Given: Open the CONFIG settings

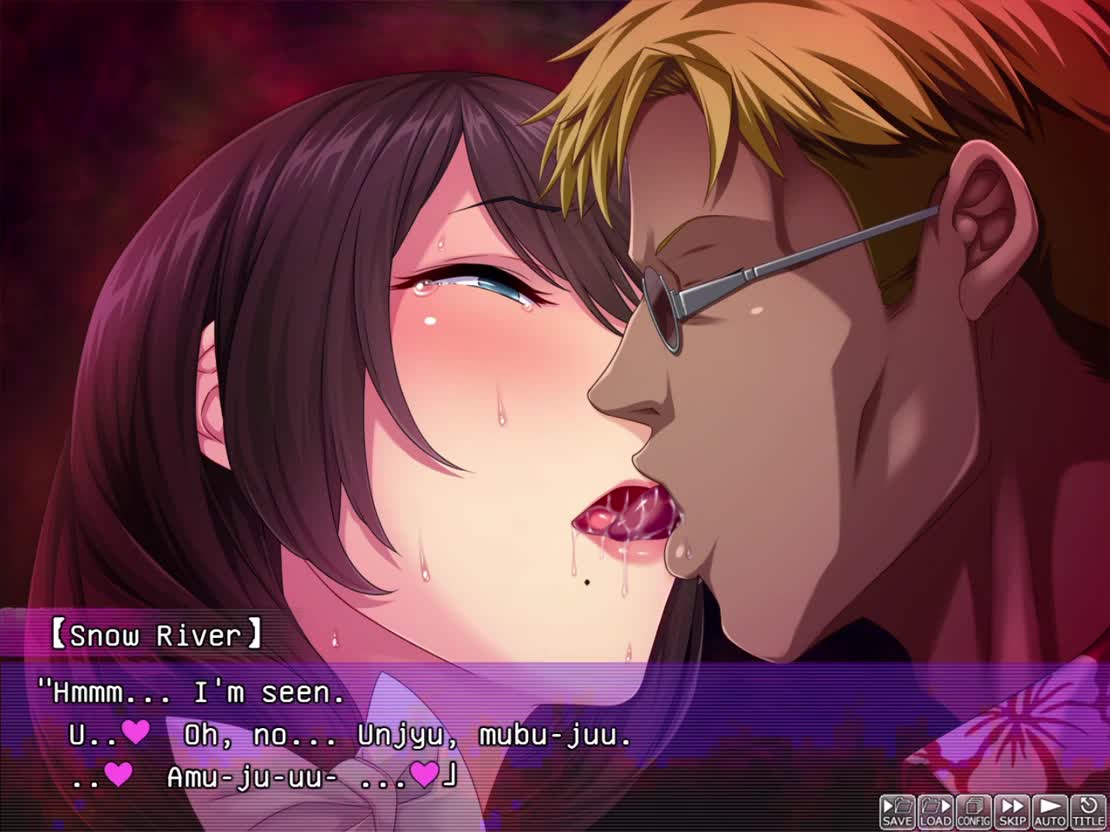Looking at the screenshot, I should coord(973,811).
